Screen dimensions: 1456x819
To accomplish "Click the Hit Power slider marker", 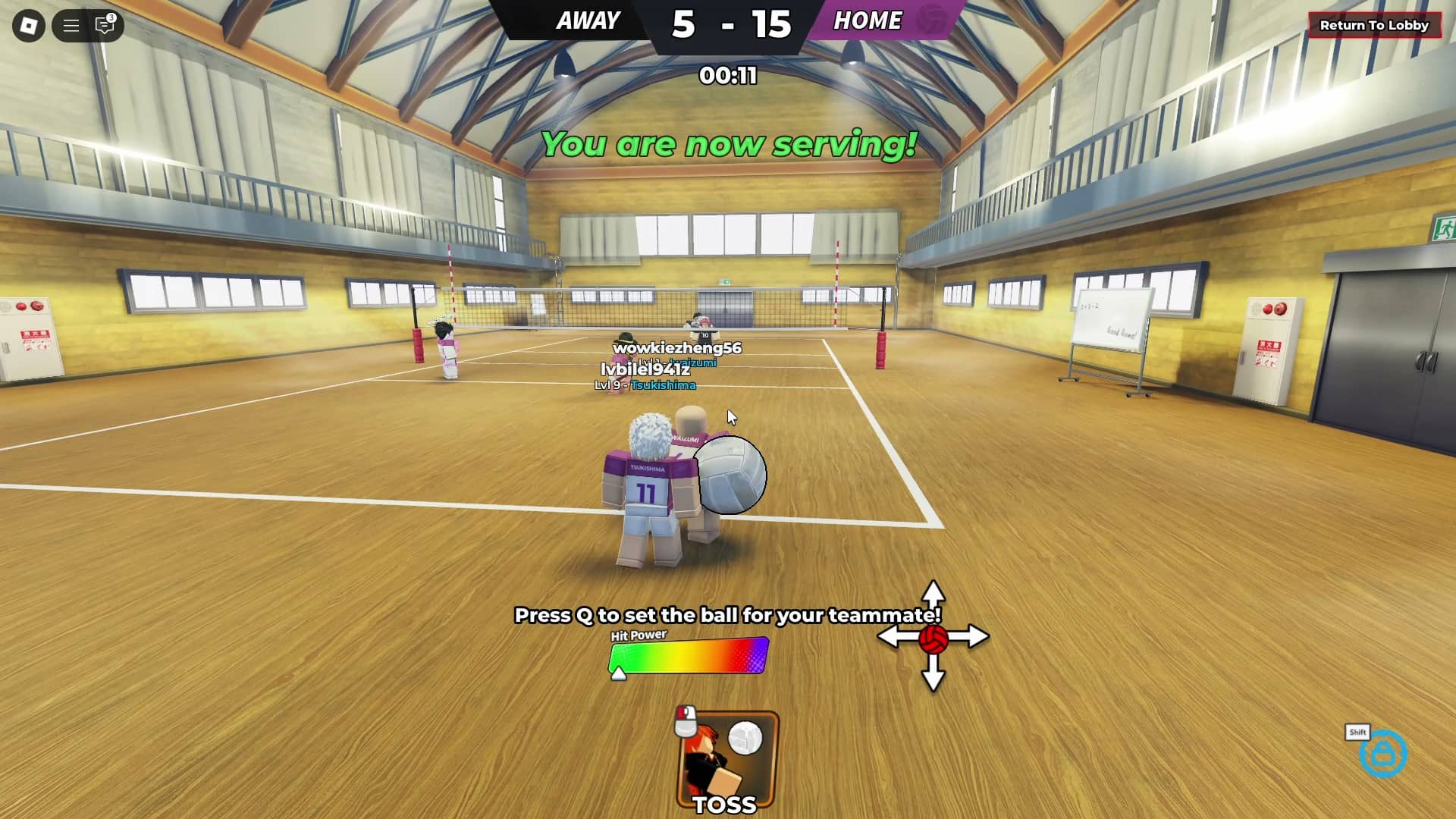I will coord(620,673).
